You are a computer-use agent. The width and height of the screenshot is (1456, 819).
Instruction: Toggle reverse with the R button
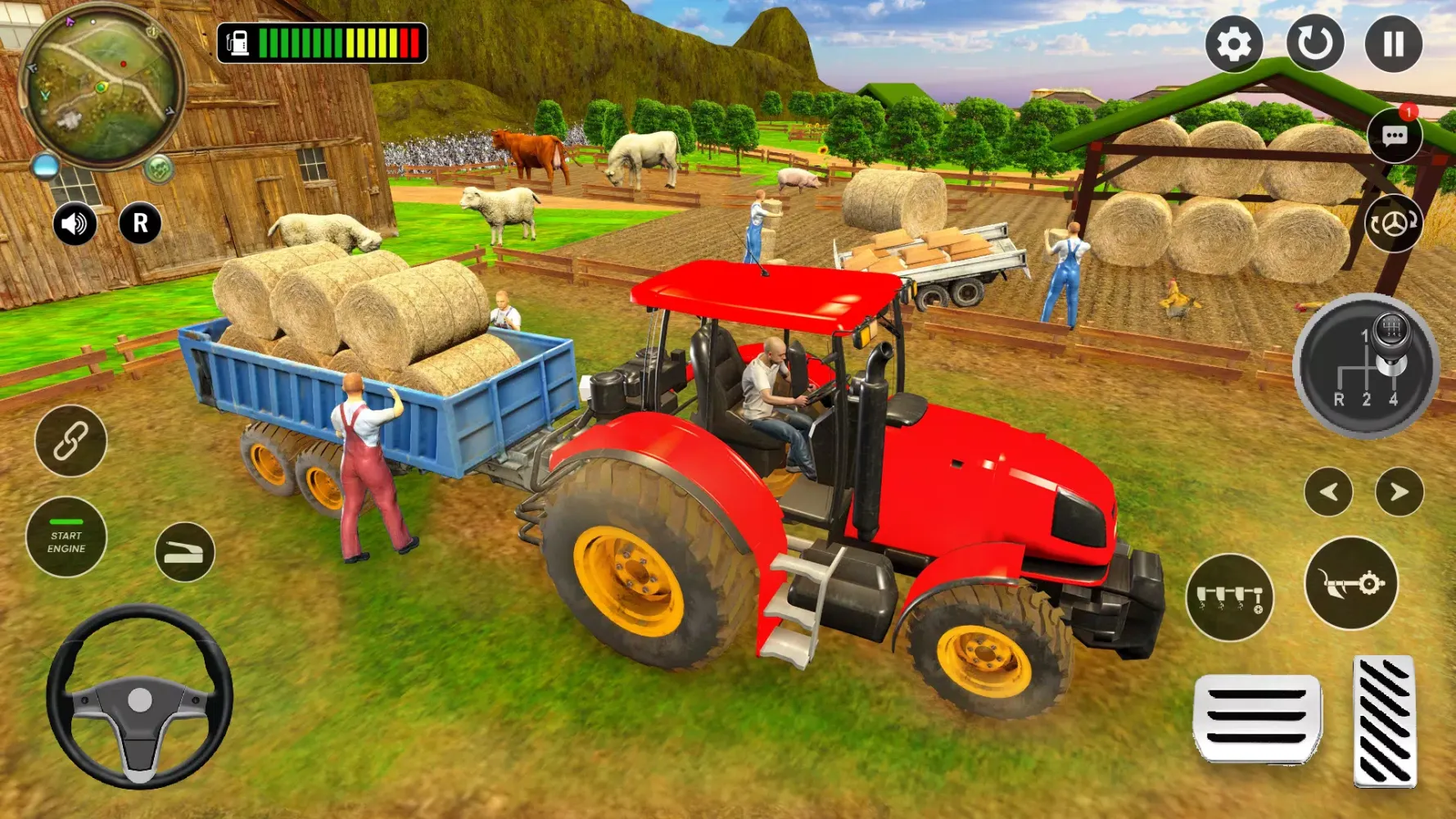click(141, 223)
